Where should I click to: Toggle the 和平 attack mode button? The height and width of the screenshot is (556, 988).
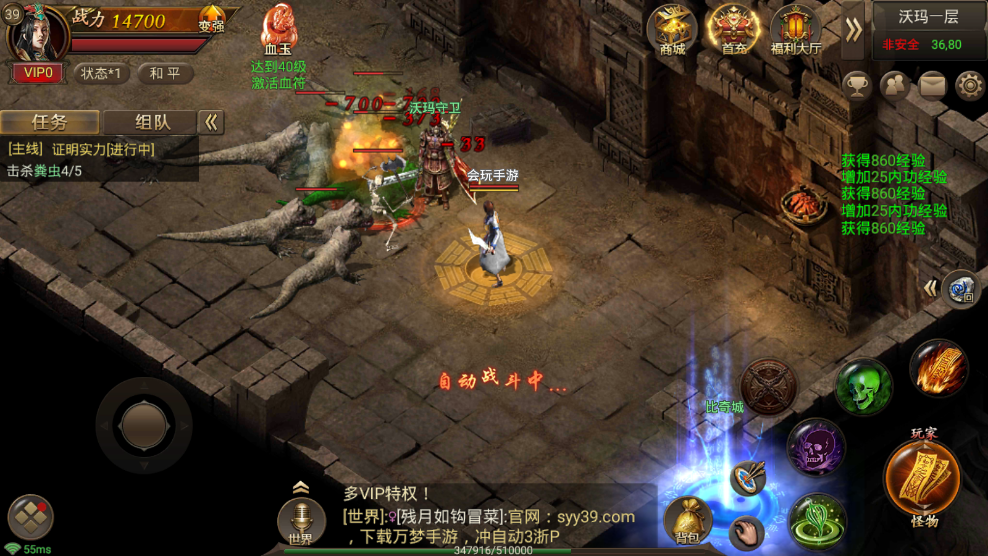[165, 73]
